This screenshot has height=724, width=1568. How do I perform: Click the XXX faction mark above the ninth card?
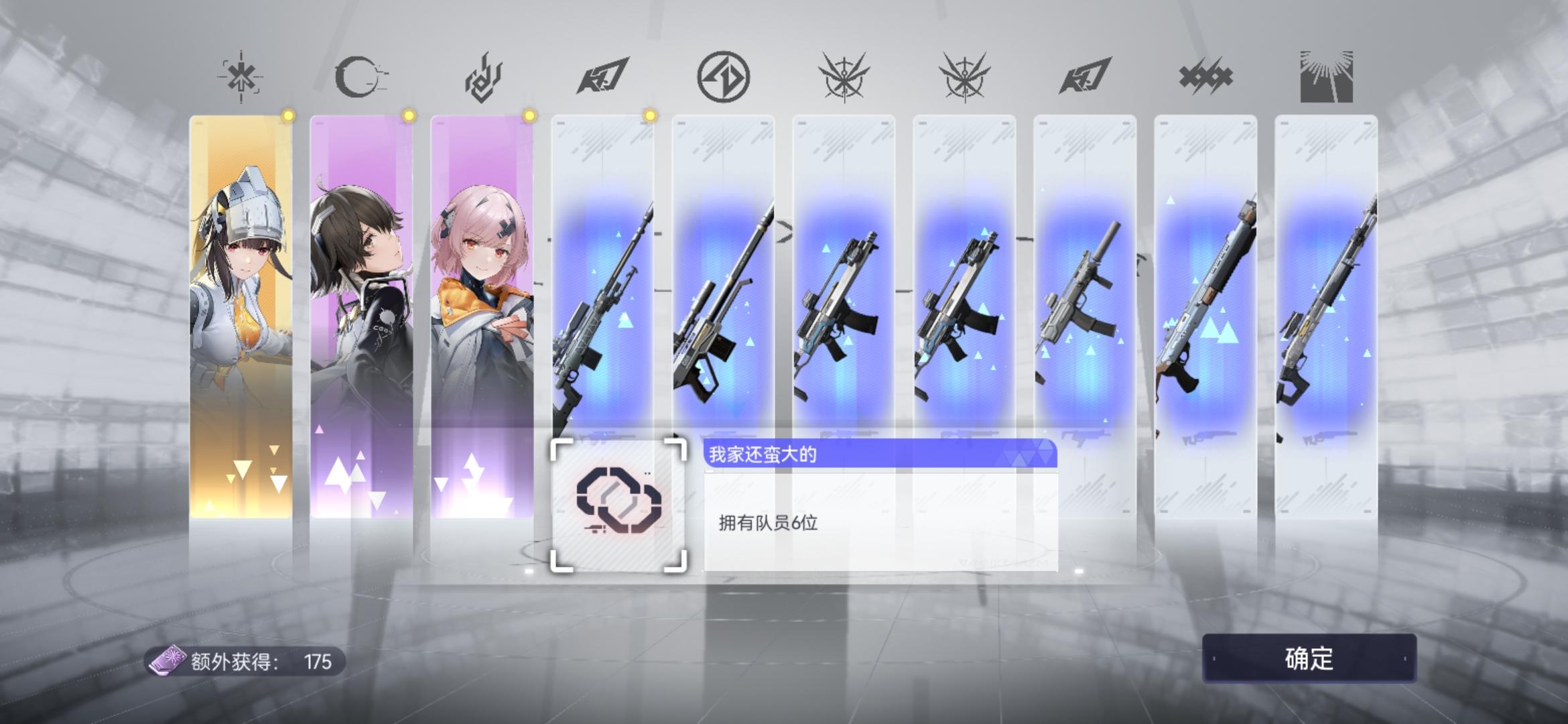[x=1204, y=76]
